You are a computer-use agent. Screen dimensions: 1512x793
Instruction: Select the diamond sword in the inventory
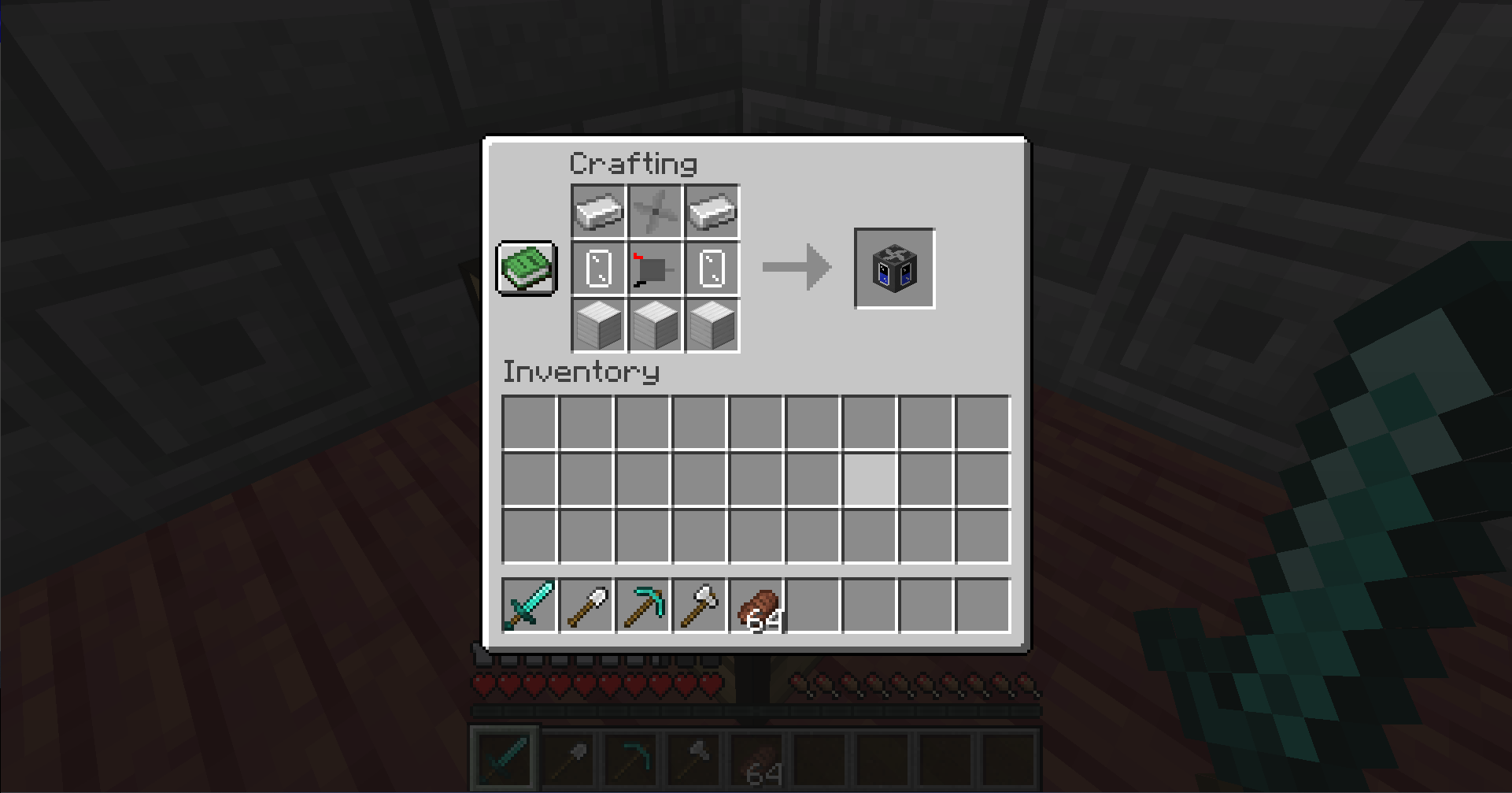pos(530,606)
